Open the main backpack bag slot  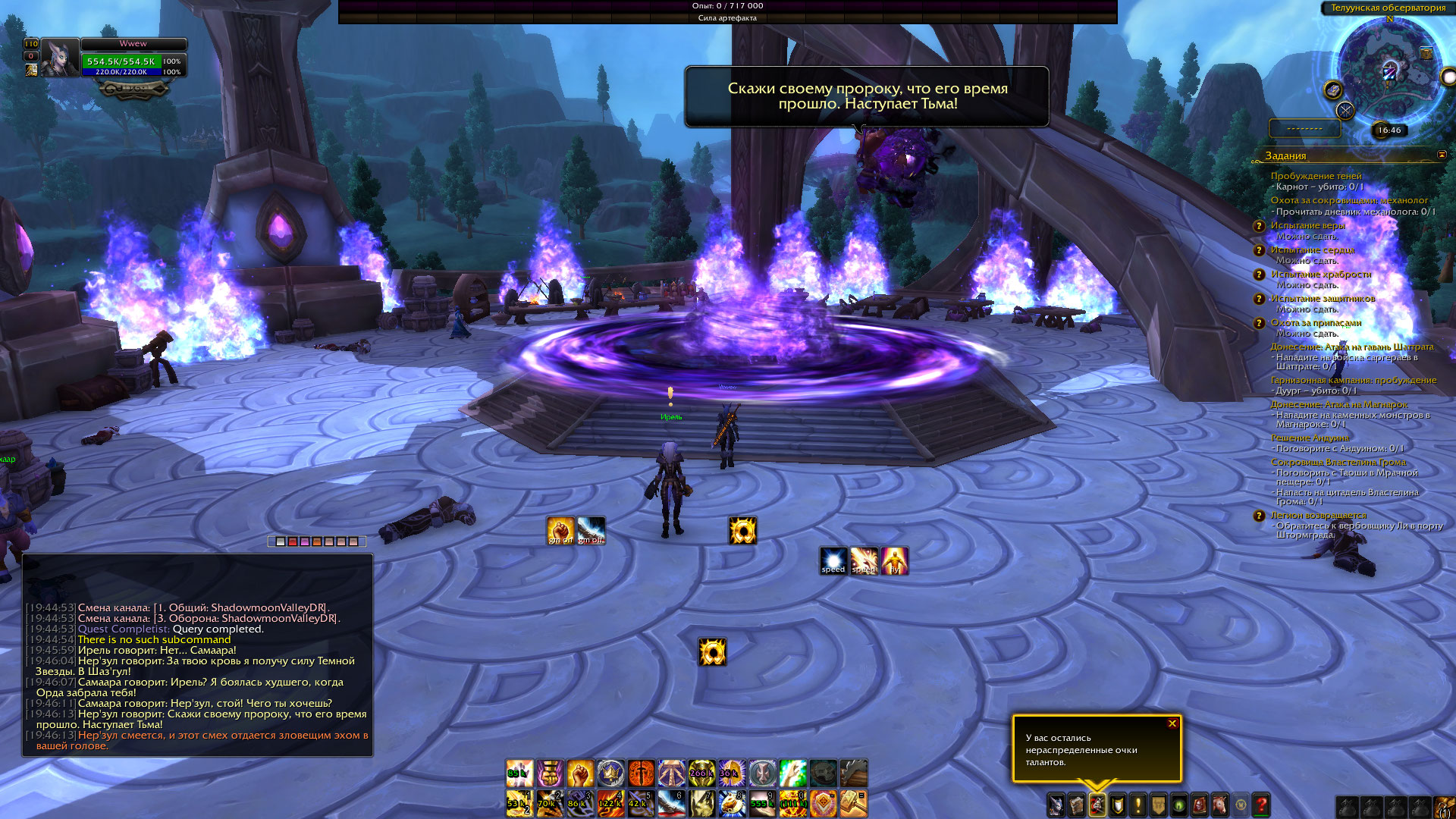(1444, 806)
